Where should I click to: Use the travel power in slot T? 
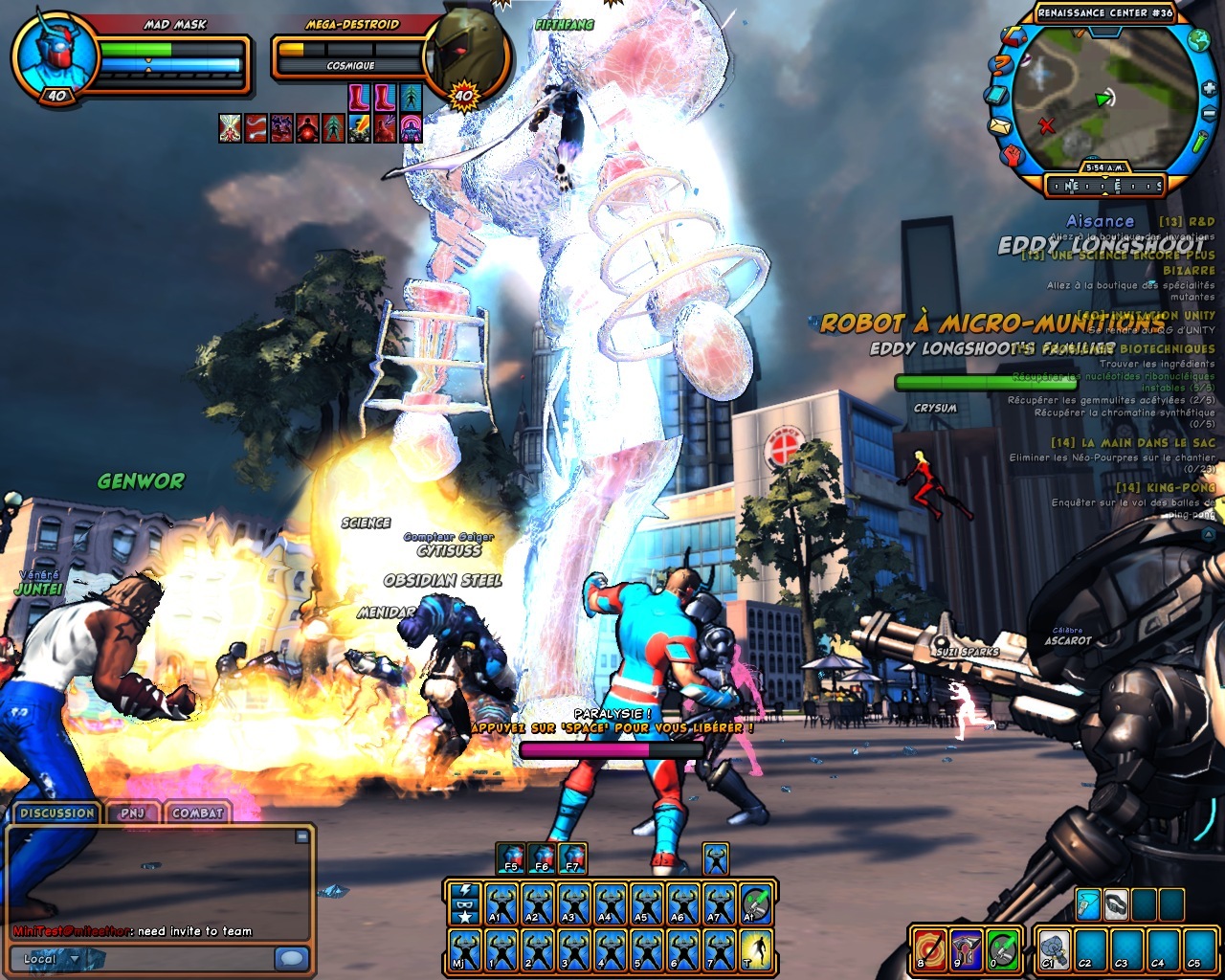pyautogui.click(x=755, y=950)
